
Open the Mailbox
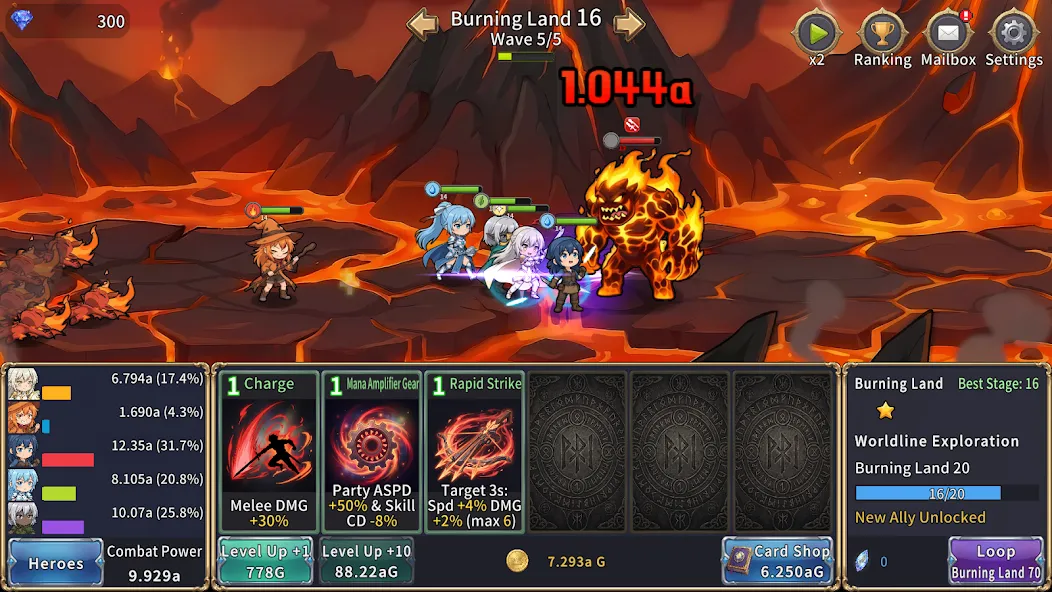[948, 34]
